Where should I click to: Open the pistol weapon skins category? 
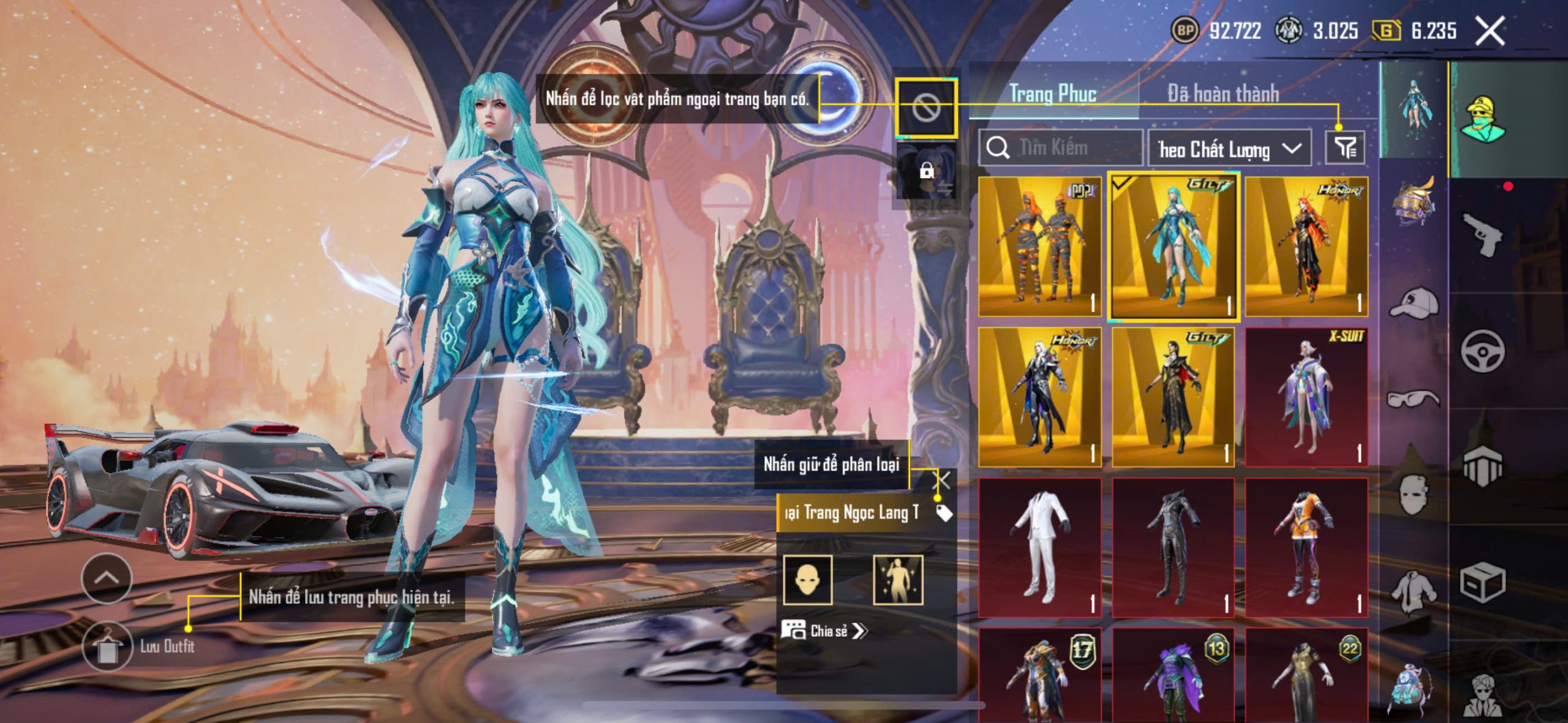tap(1482, 234)
